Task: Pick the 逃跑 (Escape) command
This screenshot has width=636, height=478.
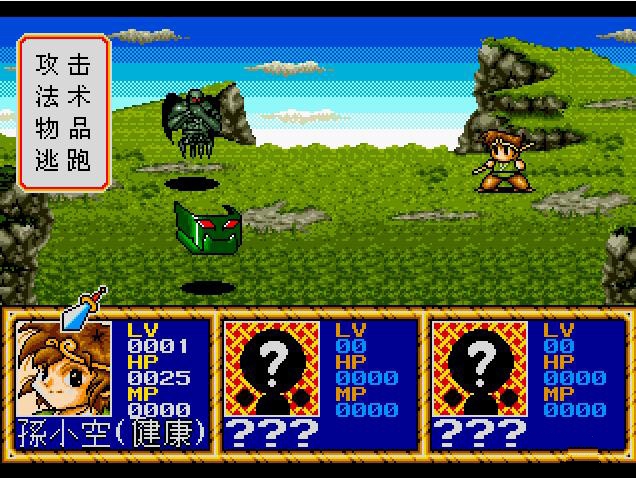Action: point(63,161)
